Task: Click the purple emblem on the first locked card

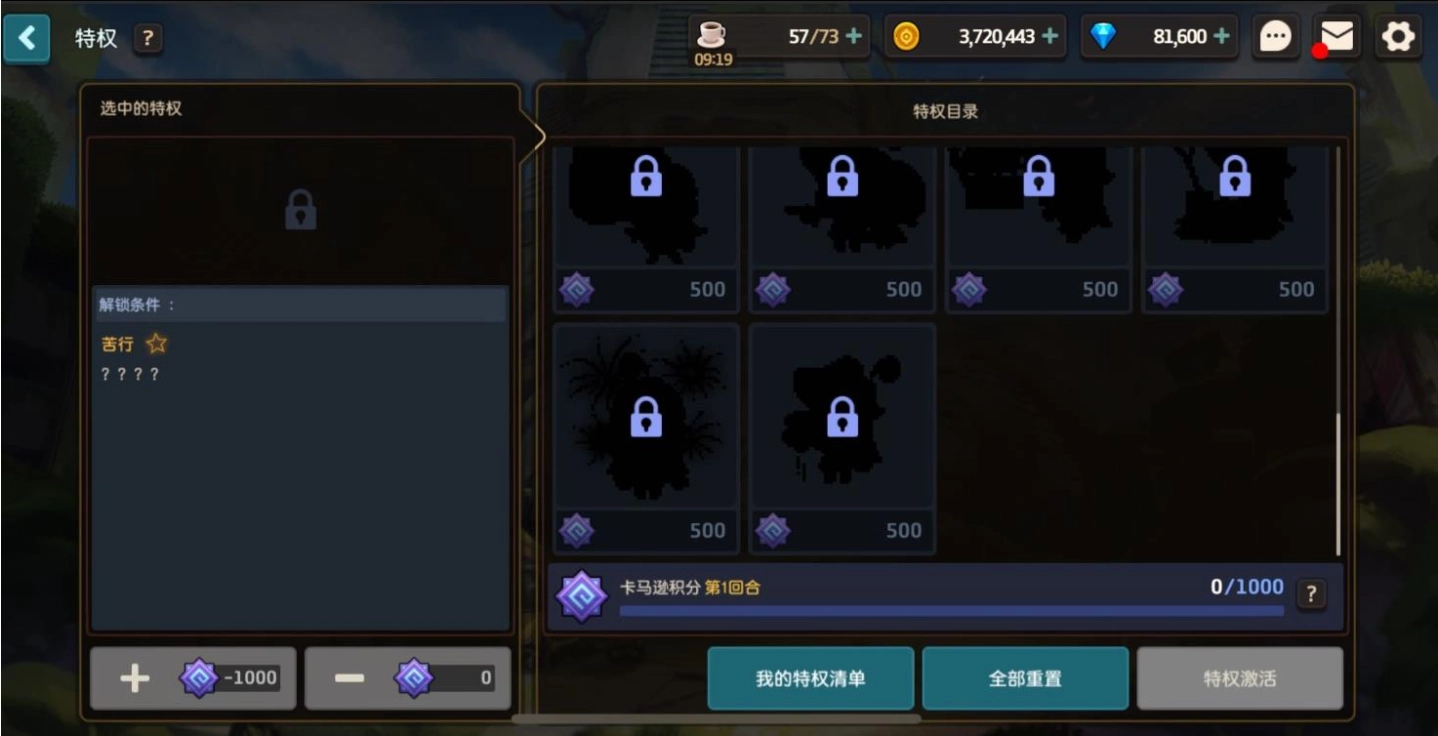Action: pos(576,289)
